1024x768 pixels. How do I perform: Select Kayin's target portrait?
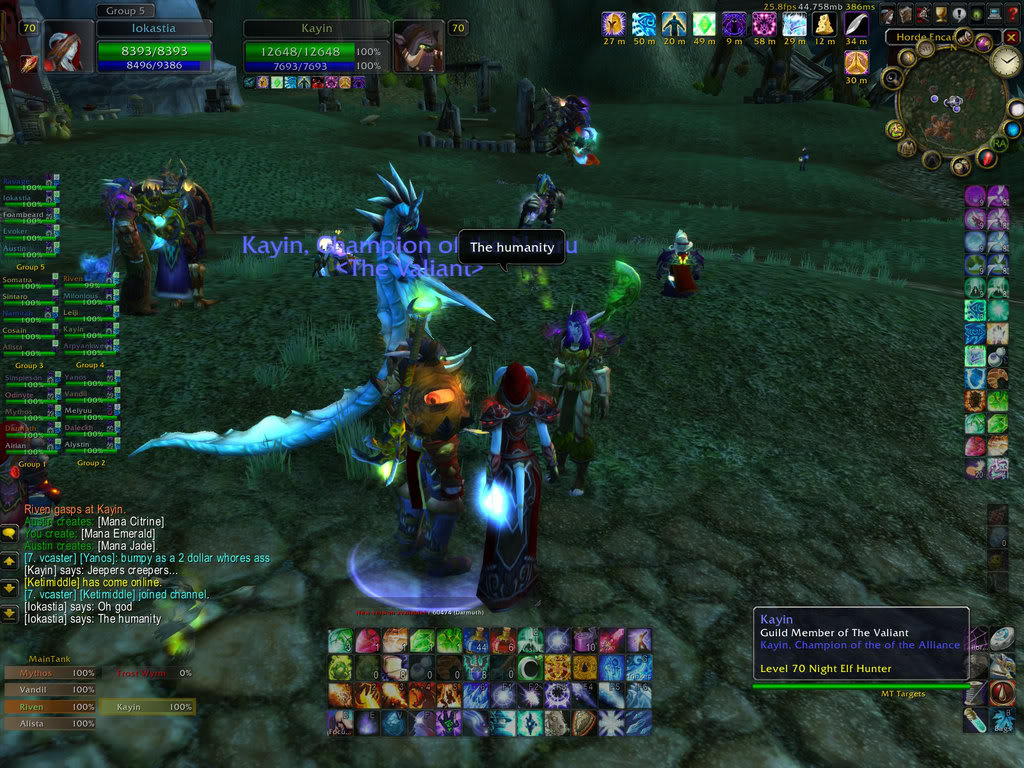418,48
